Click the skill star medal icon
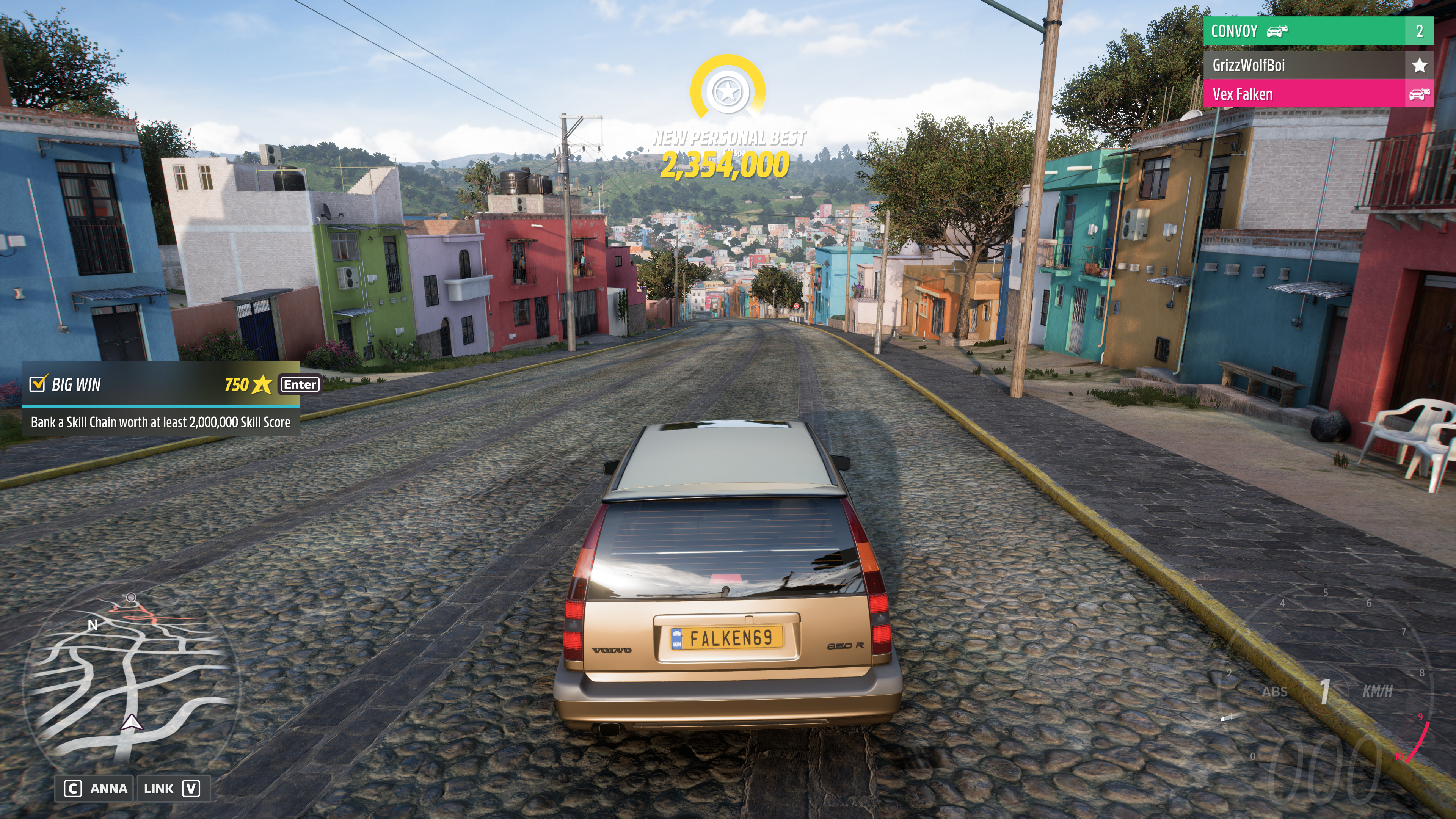Screen dimensions: 1456x819 tap(727, 91)
